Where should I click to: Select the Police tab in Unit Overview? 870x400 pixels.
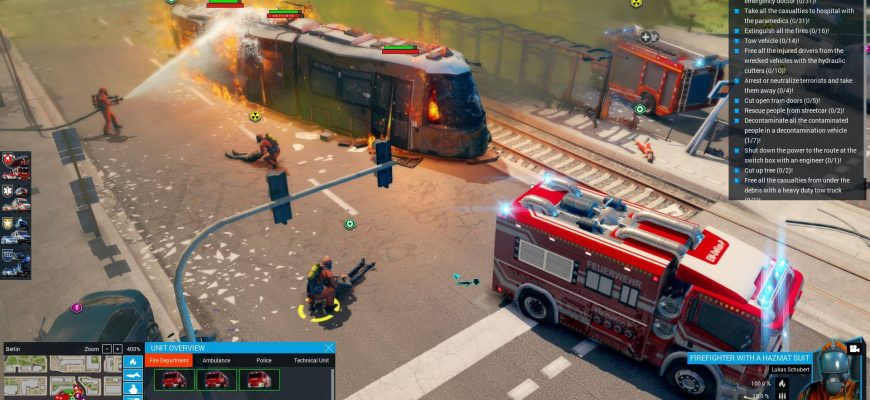point(264,360)
